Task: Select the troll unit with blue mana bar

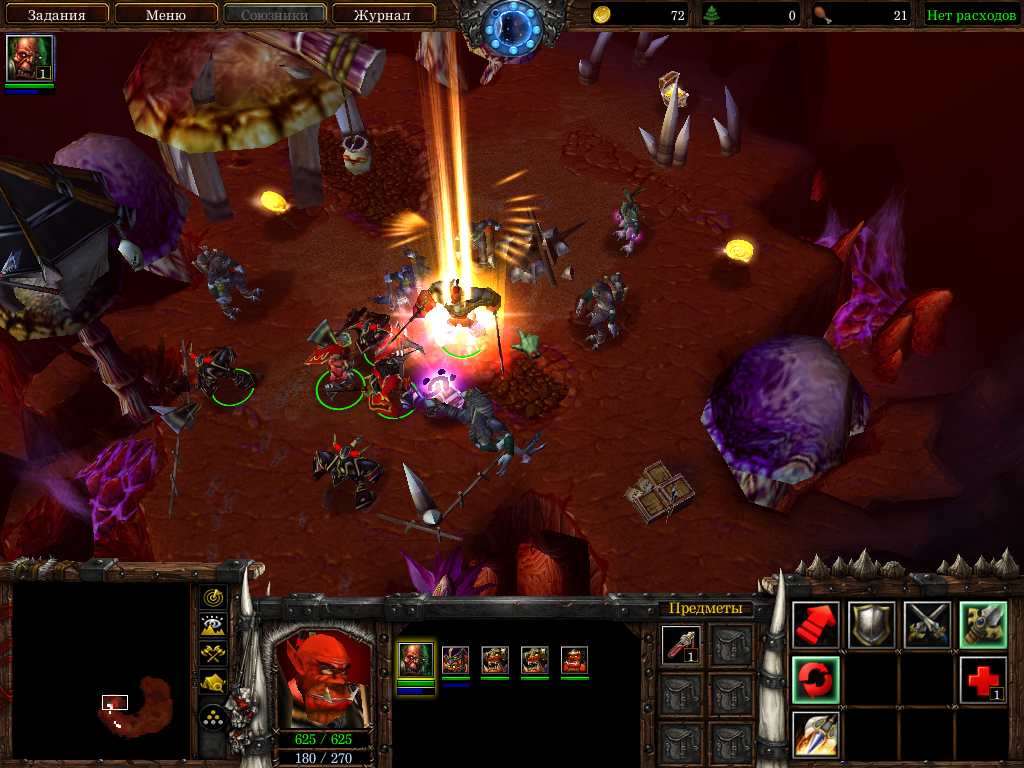Action: tap(455, 660)
